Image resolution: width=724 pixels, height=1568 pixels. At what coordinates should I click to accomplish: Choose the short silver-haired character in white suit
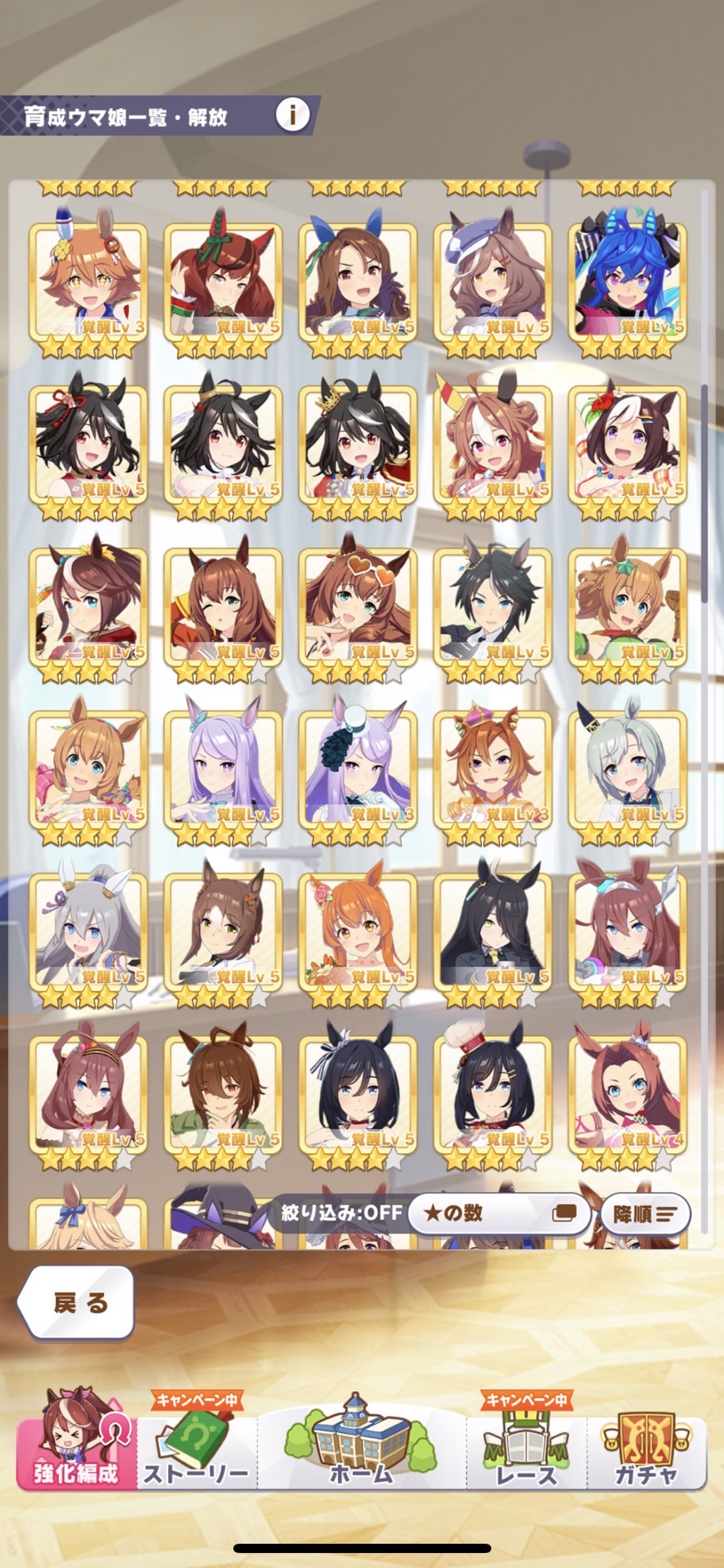coord(627,766)
